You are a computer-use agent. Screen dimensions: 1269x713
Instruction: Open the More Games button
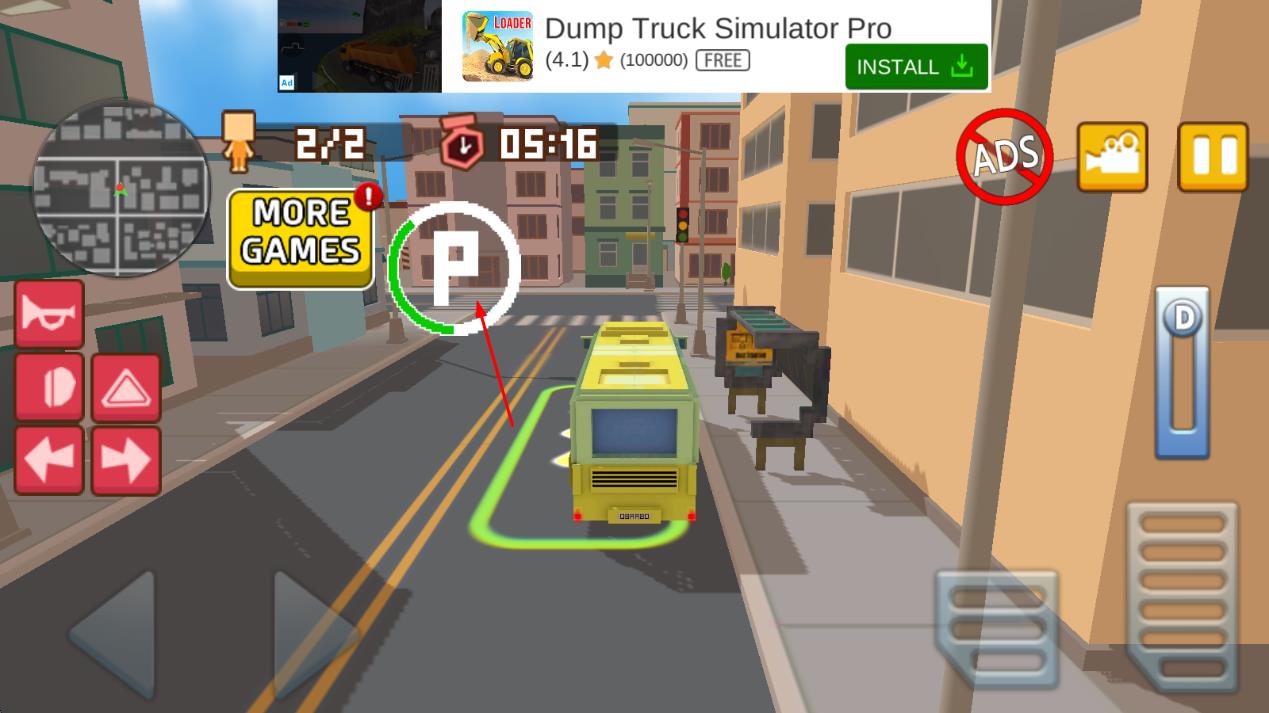pos(301,238)
